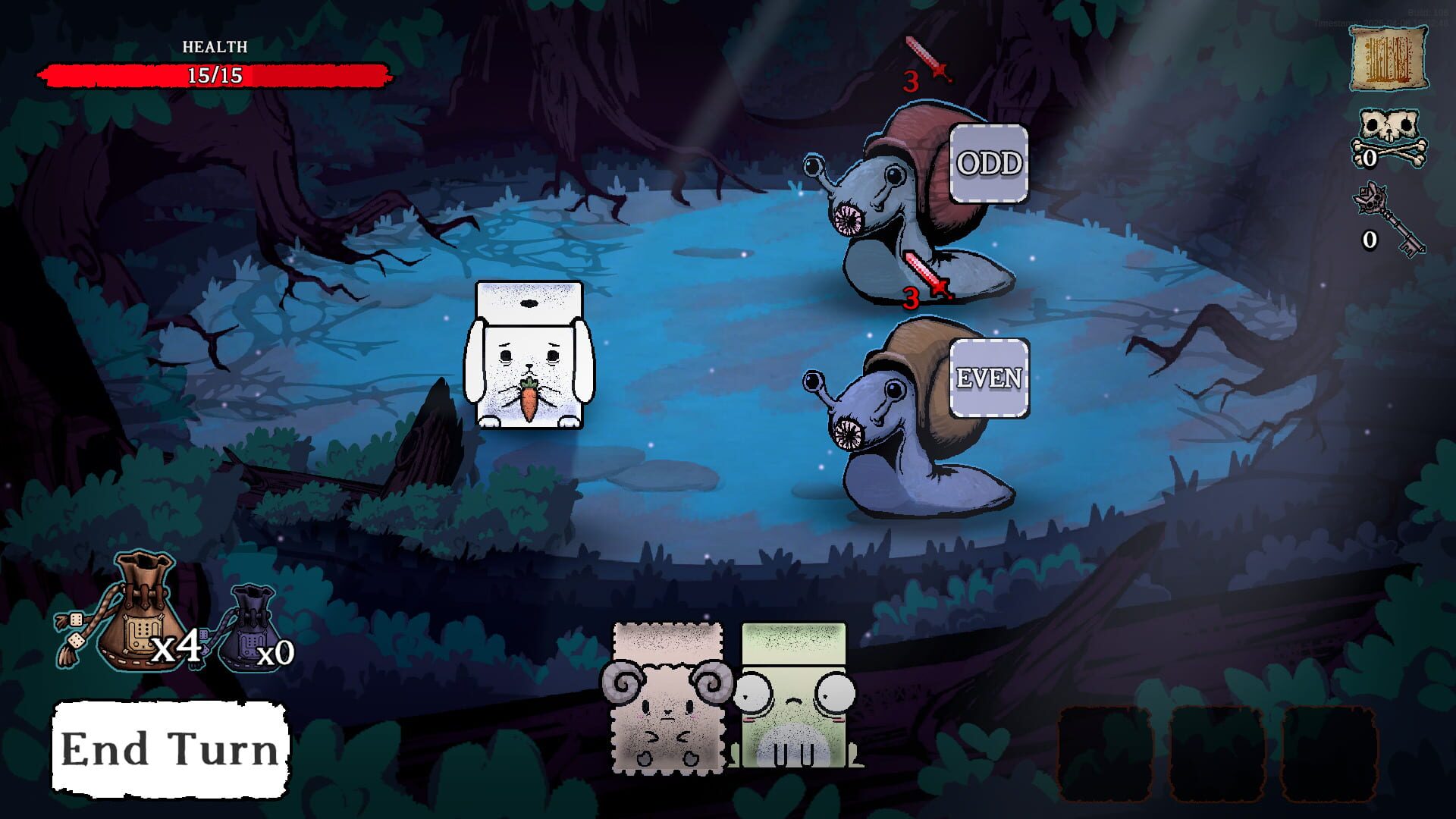Open the dark purple dice bag showing x0
The height and width of the screenshot is (819, 1456).
click(250, 629)
